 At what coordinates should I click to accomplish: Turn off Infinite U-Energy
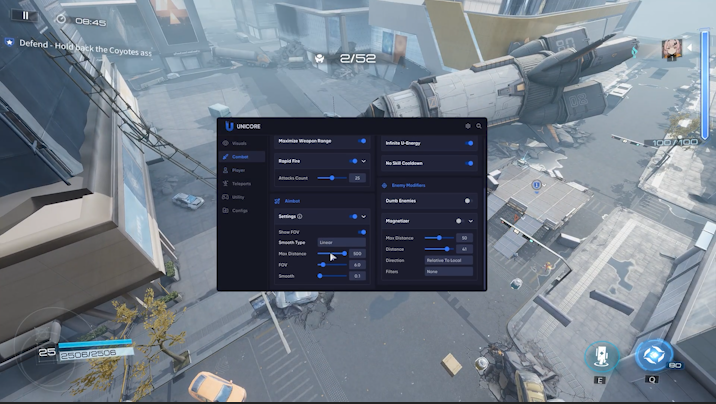click(x=470, y=143)
